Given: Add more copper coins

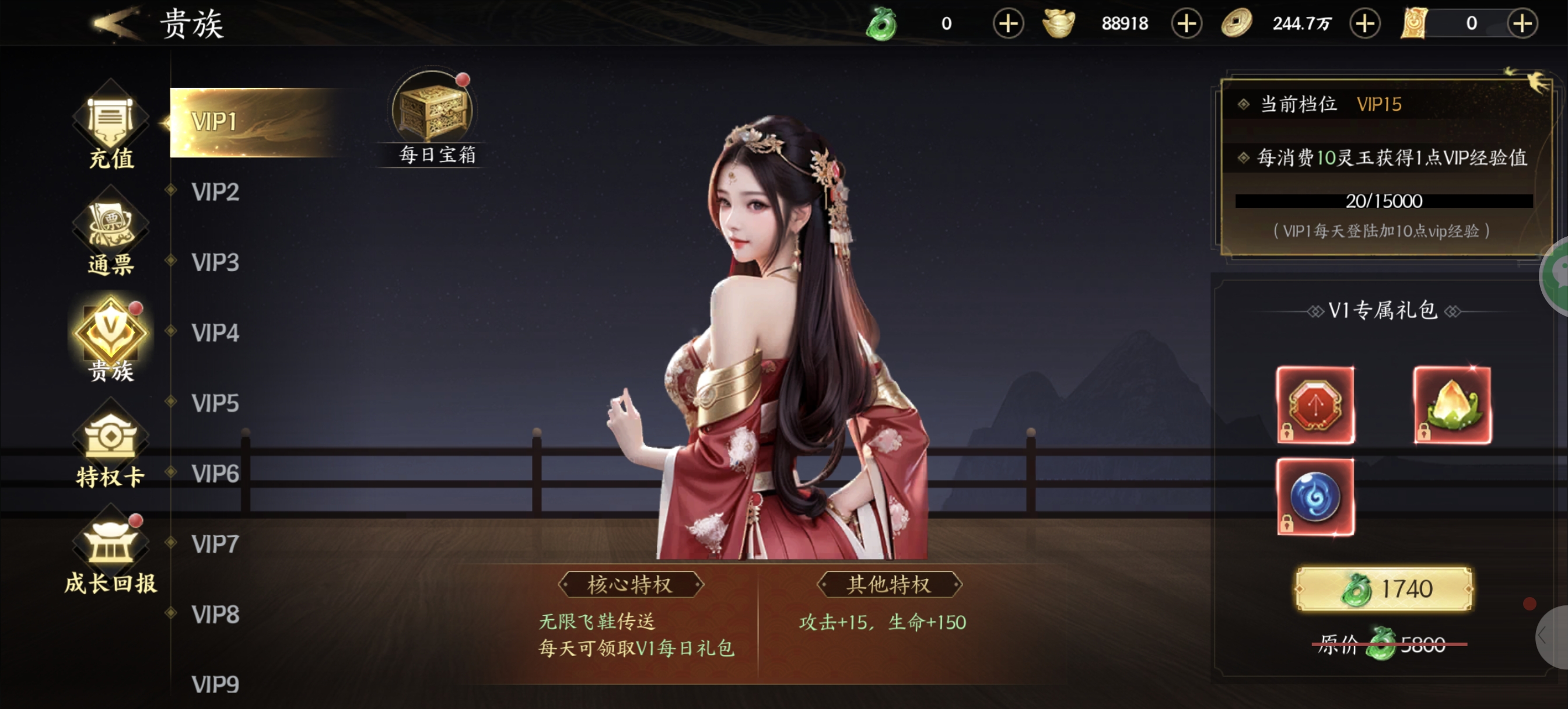Looking at the screenshot, I should tap(1364, 24).
